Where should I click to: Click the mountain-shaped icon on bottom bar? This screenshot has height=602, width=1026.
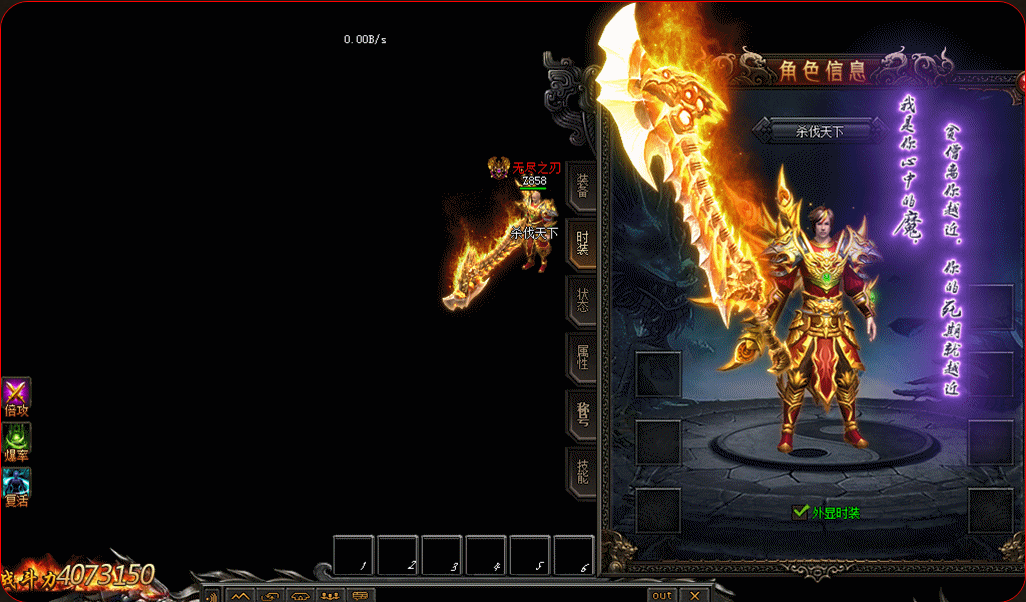point(241,596)
